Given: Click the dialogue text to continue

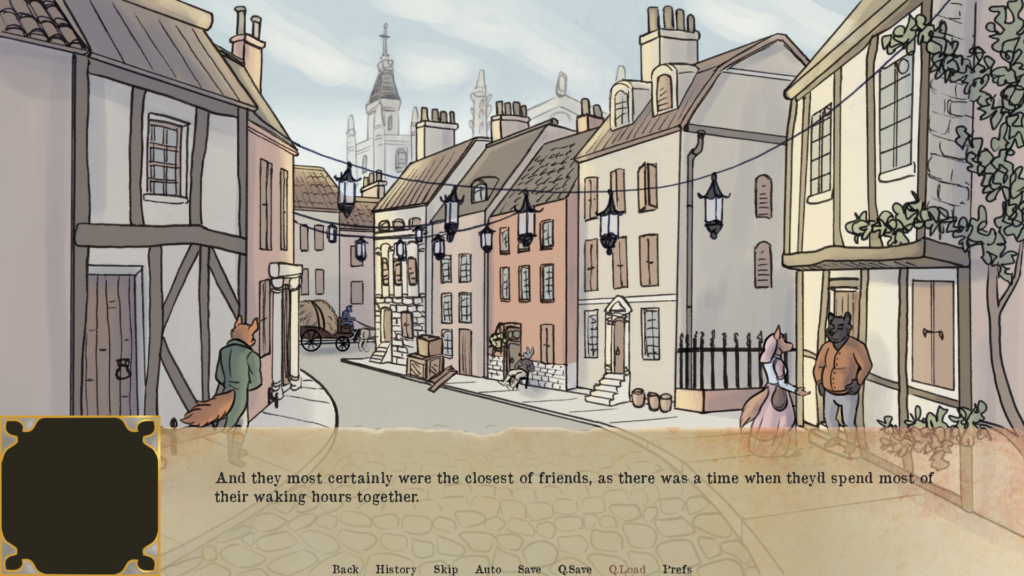Looking at the screenshot, I should click(x=574, y=487).
